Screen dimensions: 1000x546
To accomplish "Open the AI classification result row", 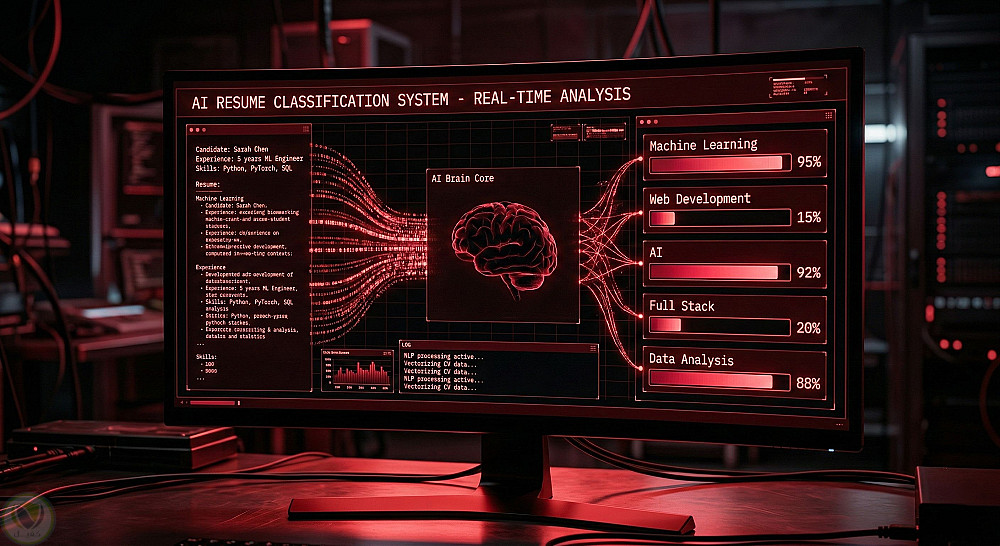I will pos(735,263).
